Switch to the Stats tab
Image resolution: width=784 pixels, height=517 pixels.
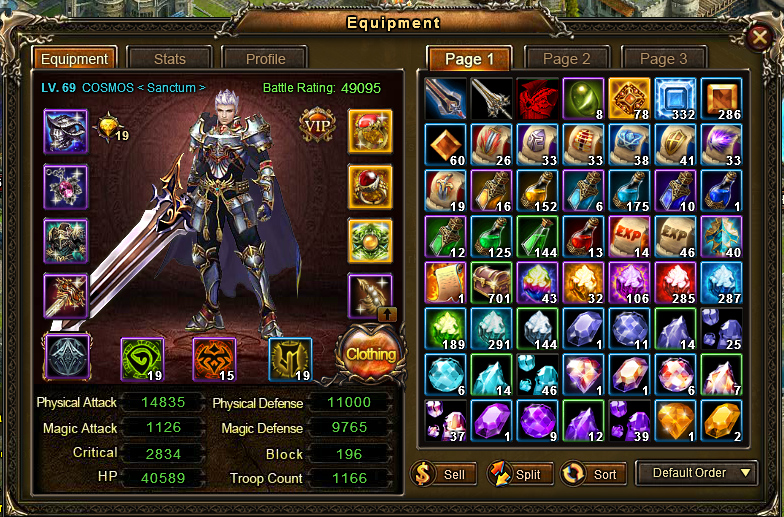pos(169,59)
